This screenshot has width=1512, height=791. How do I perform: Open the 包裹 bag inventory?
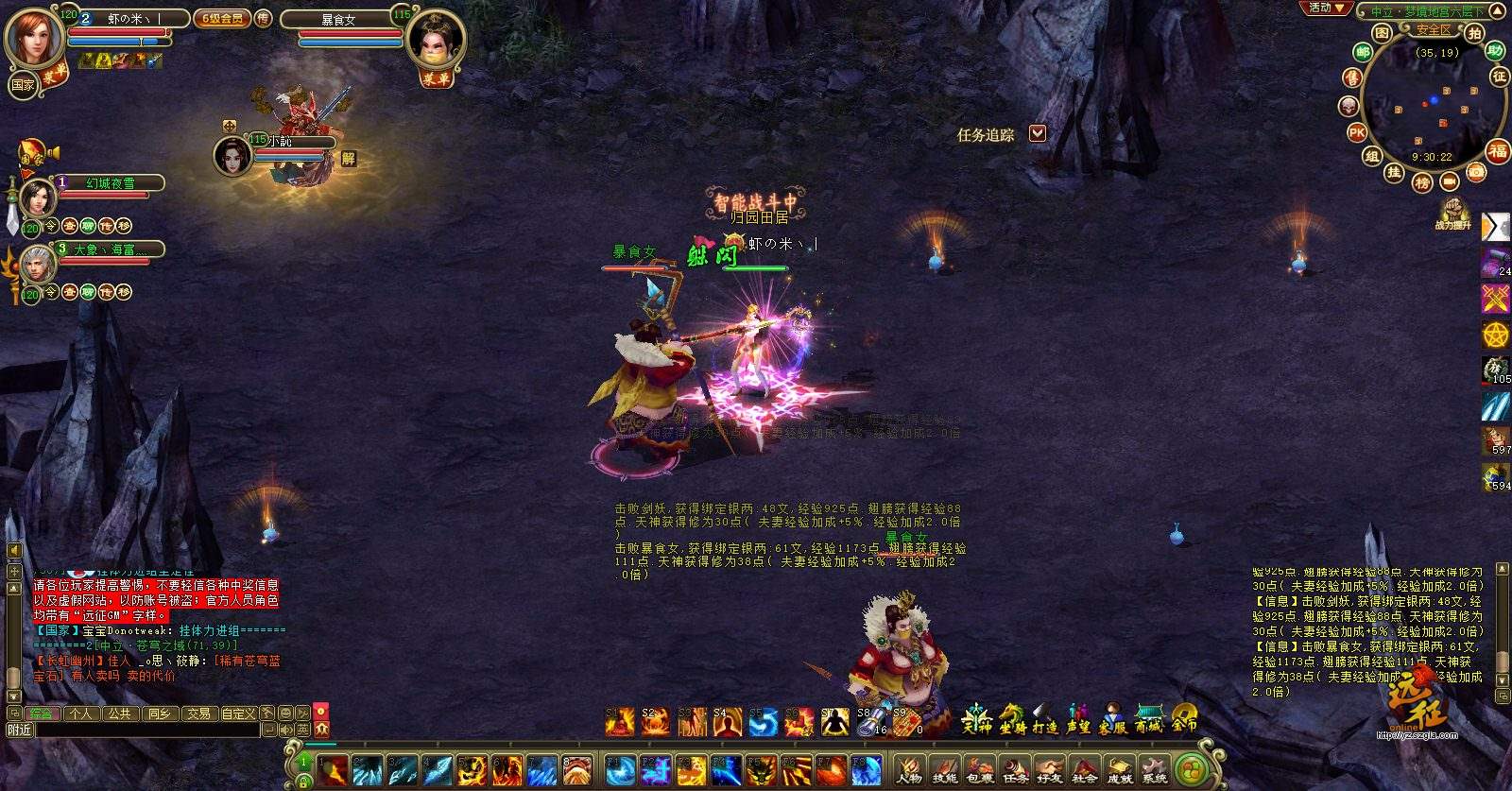coord(979,769)
